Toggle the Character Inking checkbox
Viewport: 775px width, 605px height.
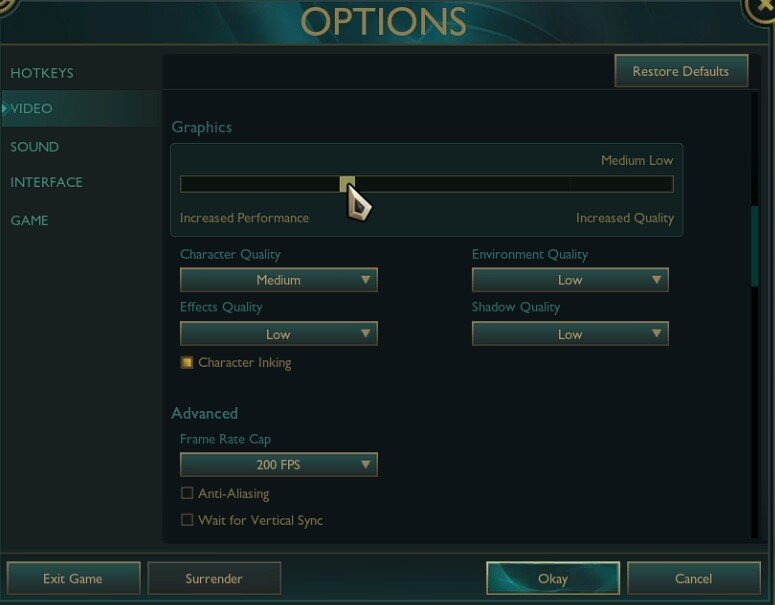click(187, 362)
